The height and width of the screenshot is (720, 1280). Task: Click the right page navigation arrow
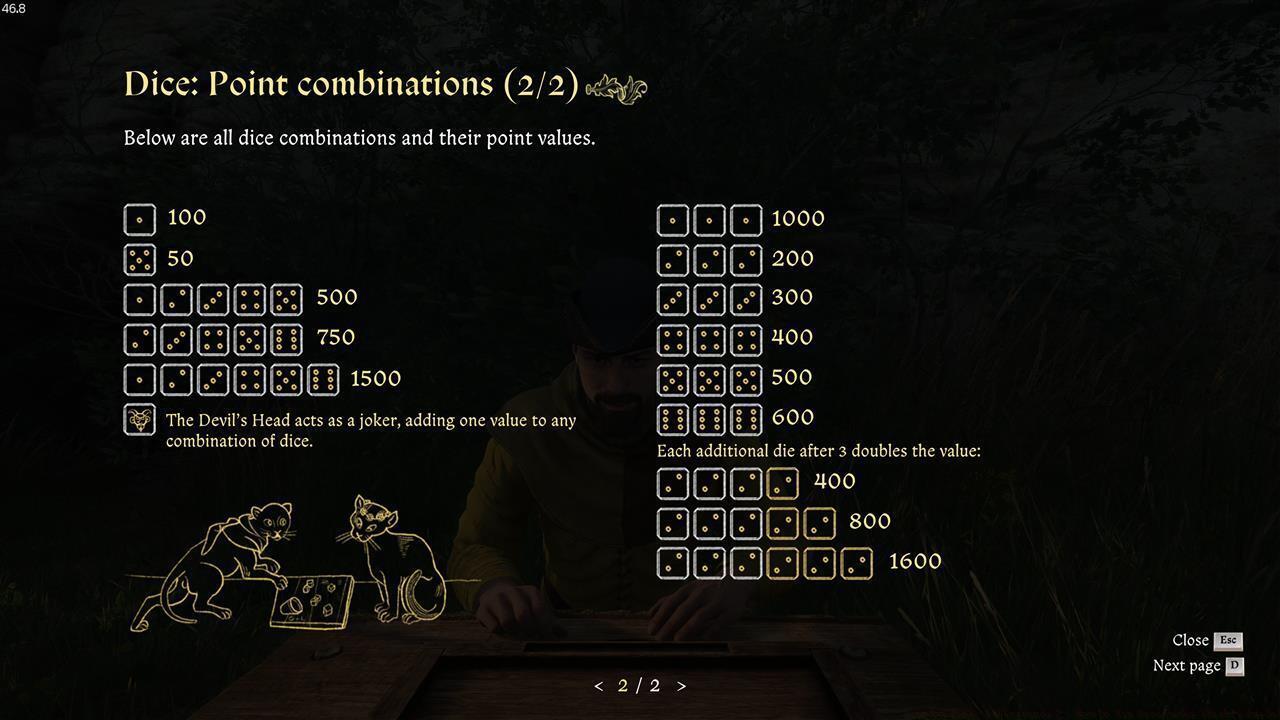(x=682, y=686)
